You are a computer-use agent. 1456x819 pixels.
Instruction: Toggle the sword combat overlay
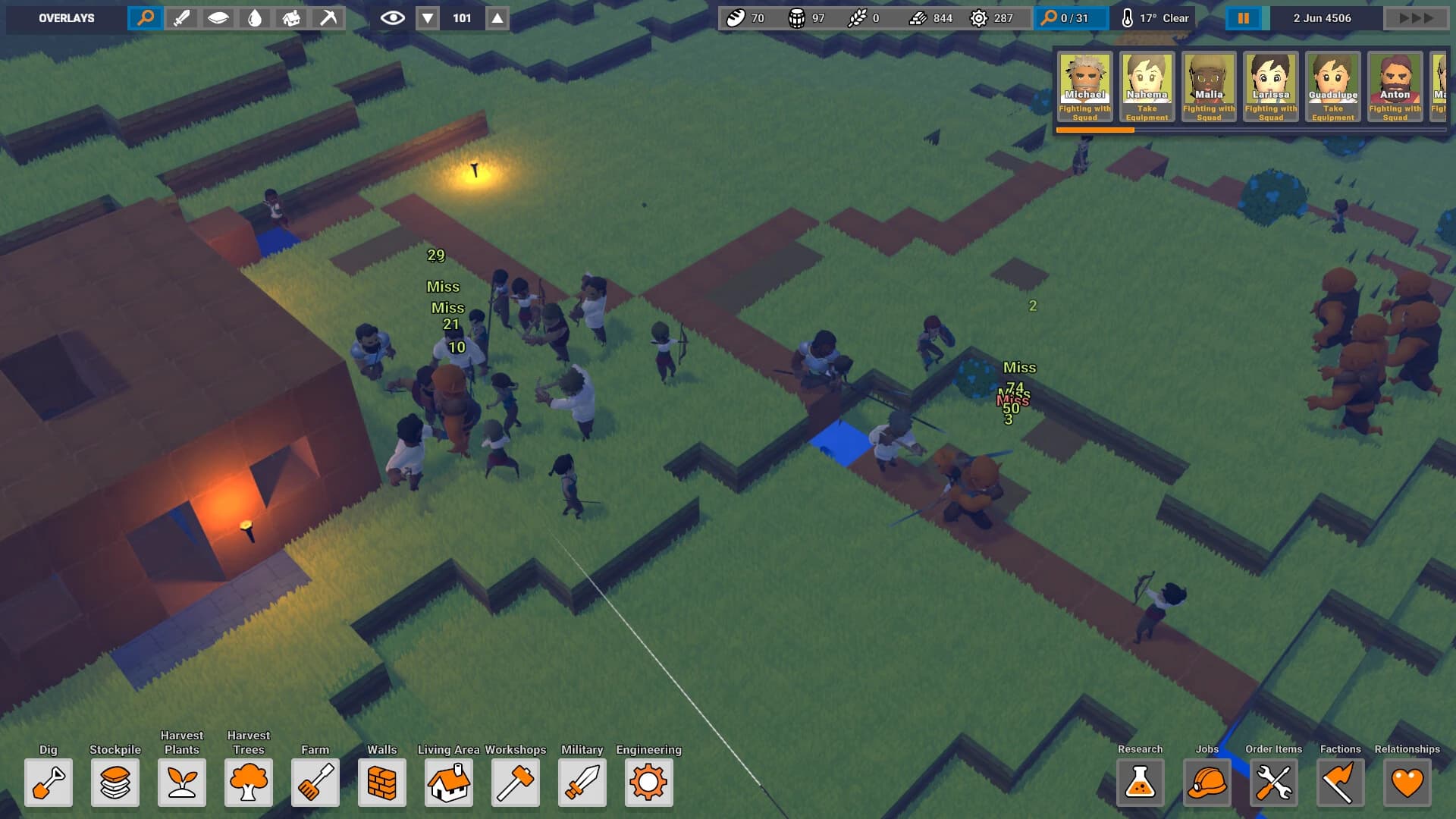coord(184,17)
